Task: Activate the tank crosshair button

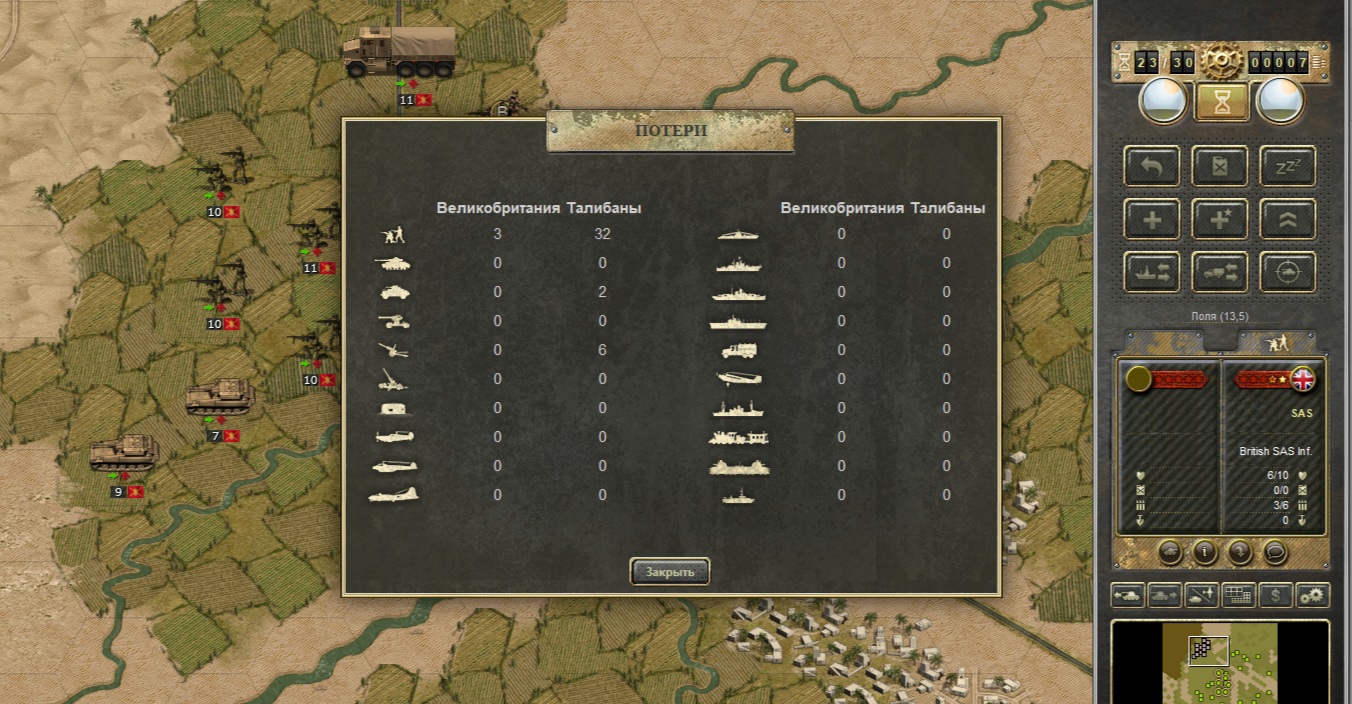Action: coord(1287,272)
